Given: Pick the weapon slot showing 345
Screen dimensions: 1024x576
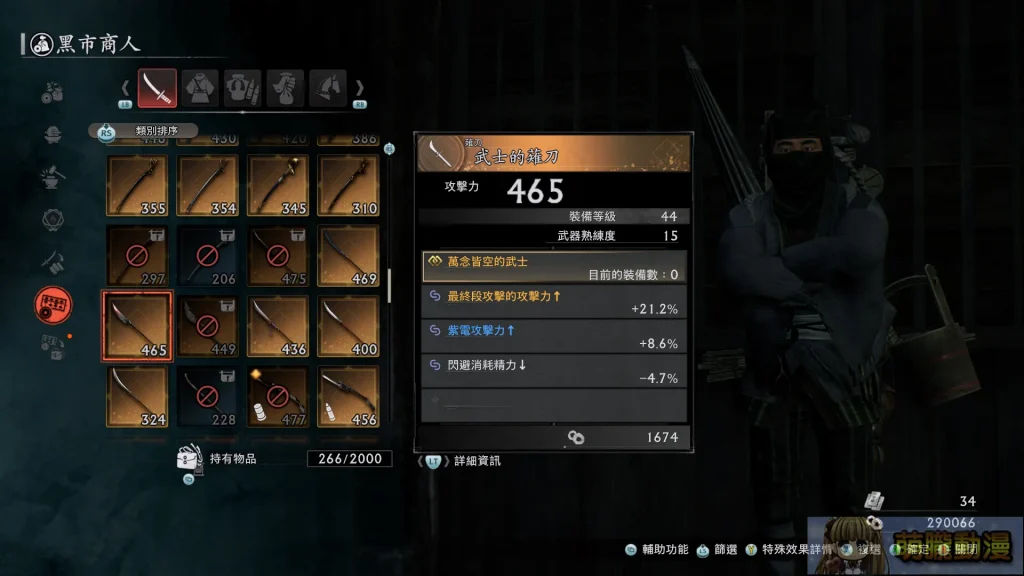Looking at the screenshot, I should [277, 186].
